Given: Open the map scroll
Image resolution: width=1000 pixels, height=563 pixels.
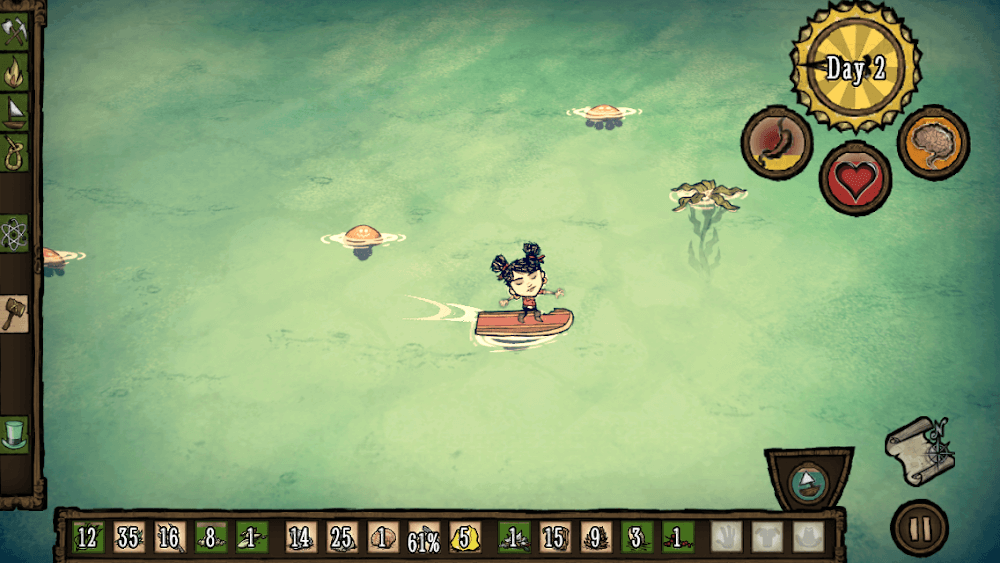Looking at the screenshot, I should click(x=919, y=448).
